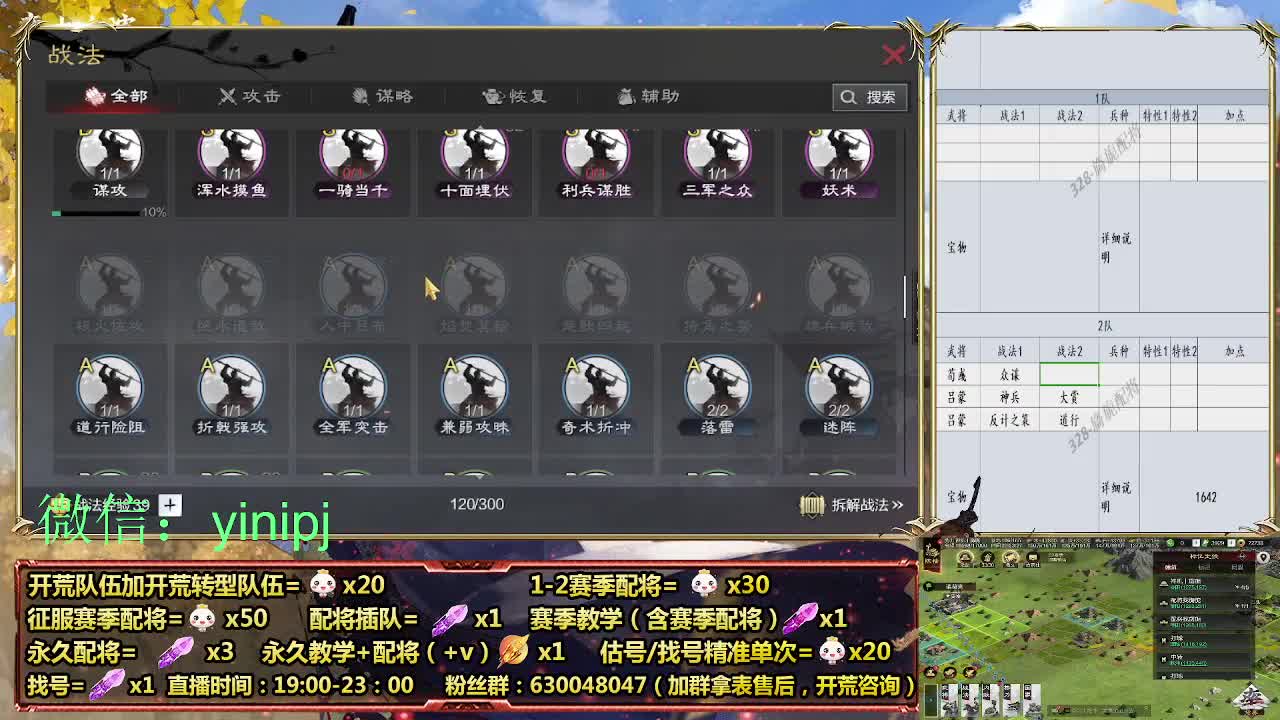Open the 拆解战法 dismantle panel
The height and width of the screenshot is (720, 1280).
[x=850, y=505]
